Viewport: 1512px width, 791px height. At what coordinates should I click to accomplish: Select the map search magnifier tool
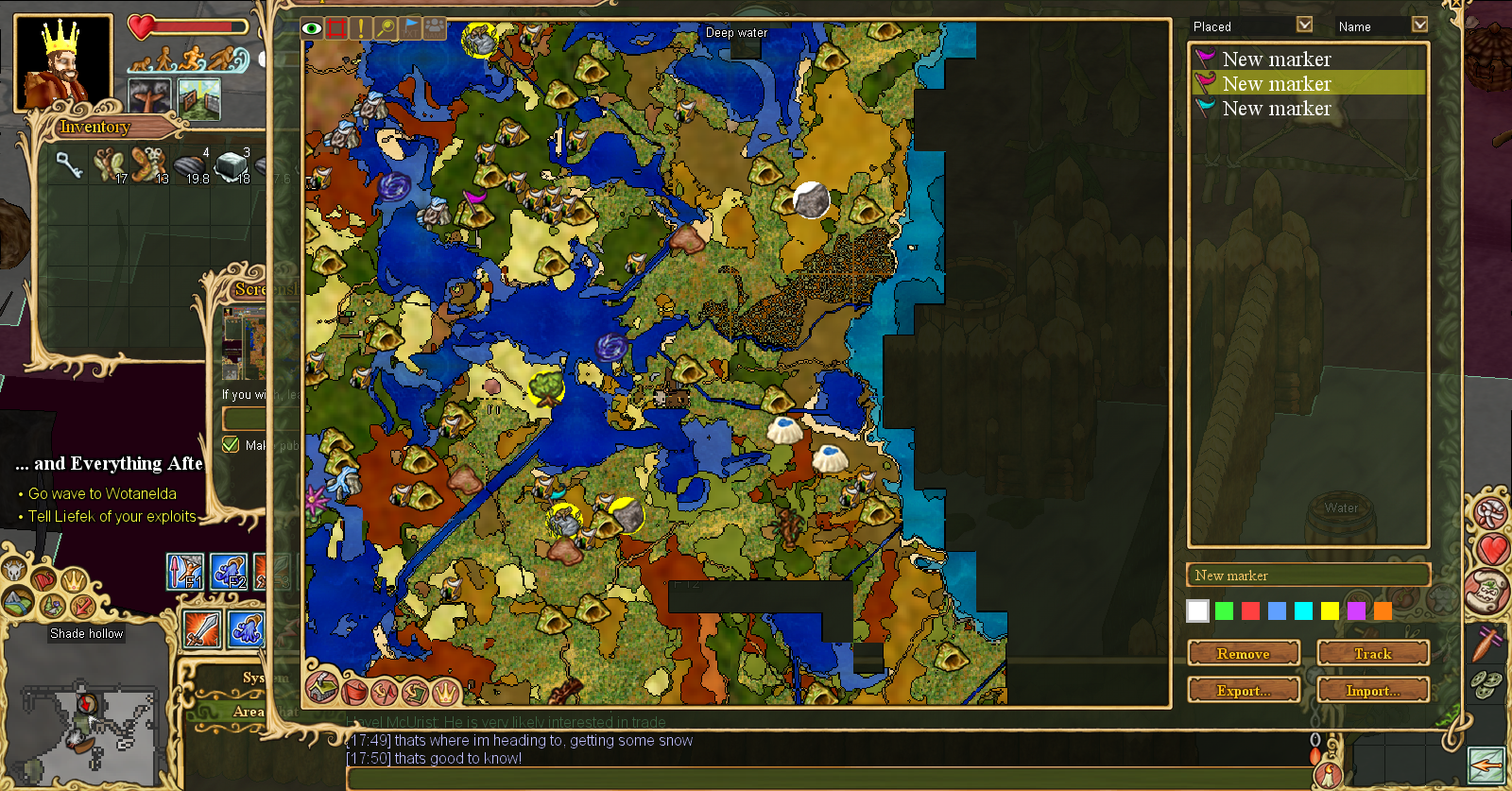384,28
